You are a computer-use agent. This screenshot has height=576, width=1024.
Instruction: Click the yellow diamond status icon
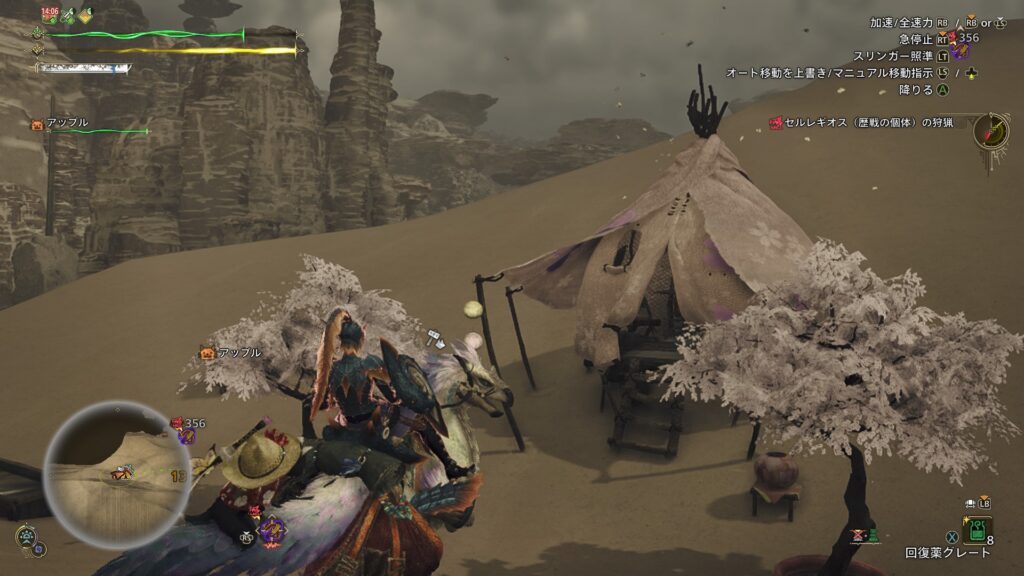(86, 15)
